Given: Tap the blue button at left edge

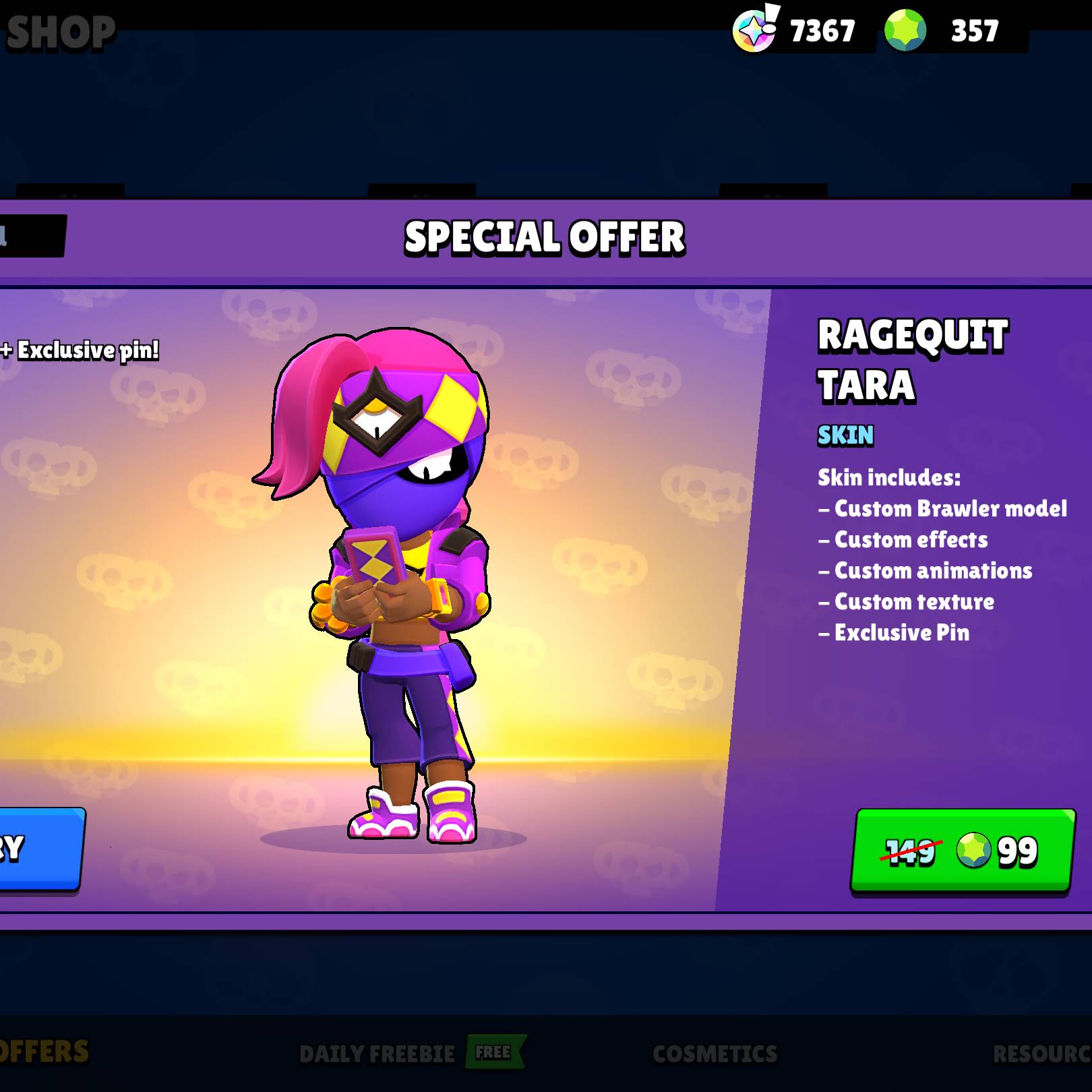Looking at the screenshot, I should 39,849.
